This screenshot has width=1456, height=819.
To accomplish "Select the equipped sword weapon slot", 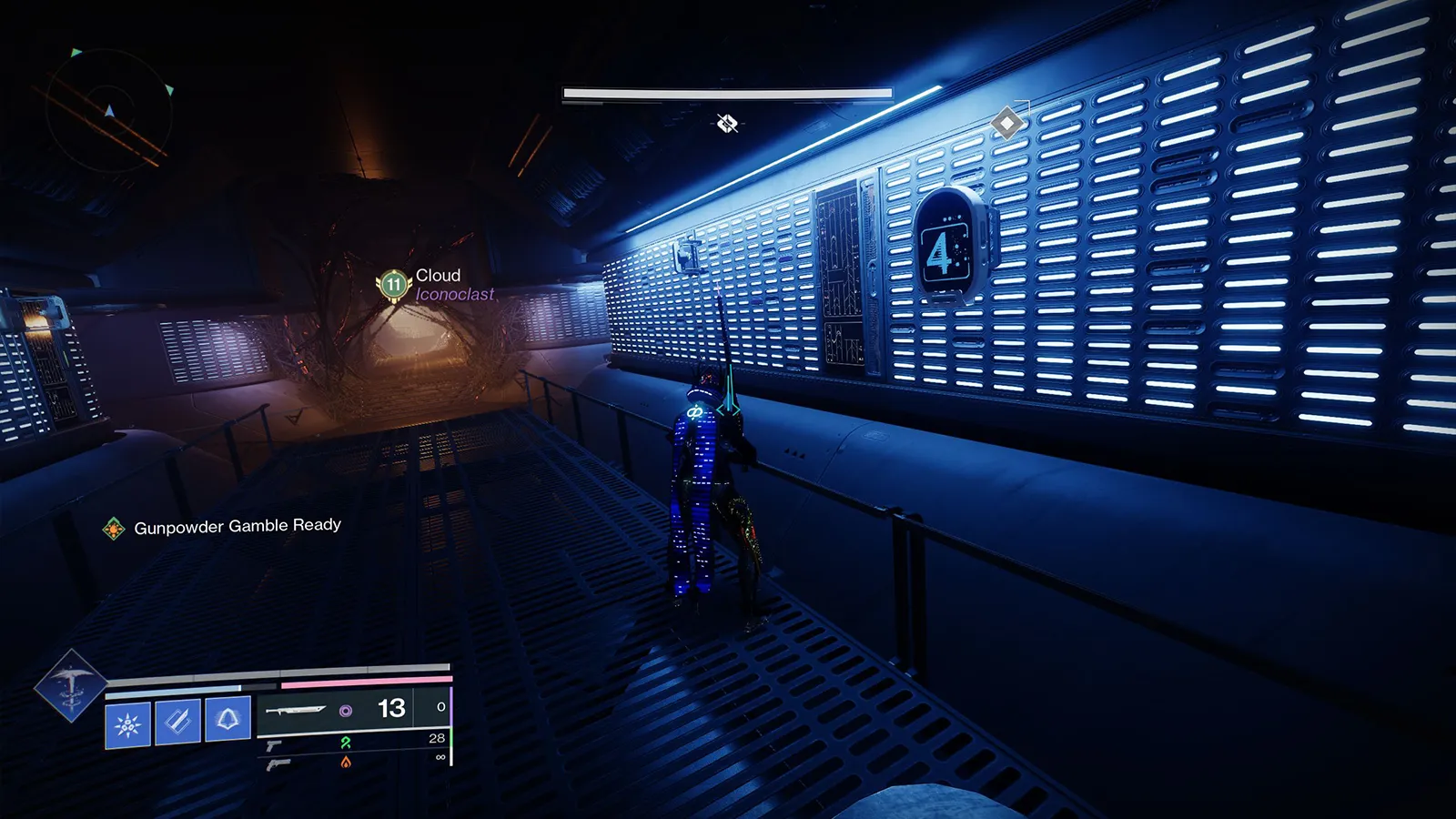I will click(296, 710).
